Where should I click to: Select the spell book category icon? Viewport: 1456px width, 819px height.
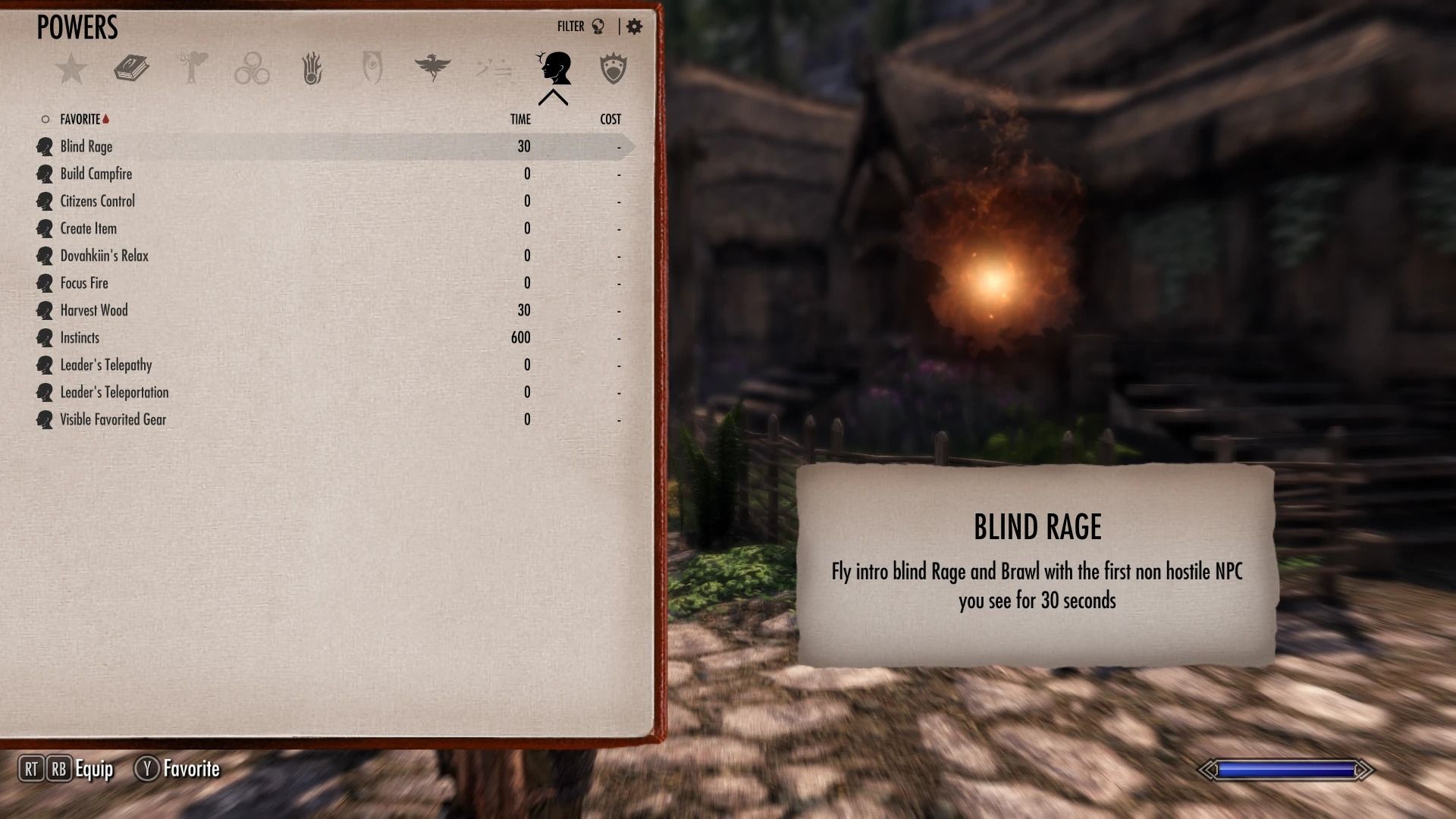pyautogui.click(x=130, y=68)
